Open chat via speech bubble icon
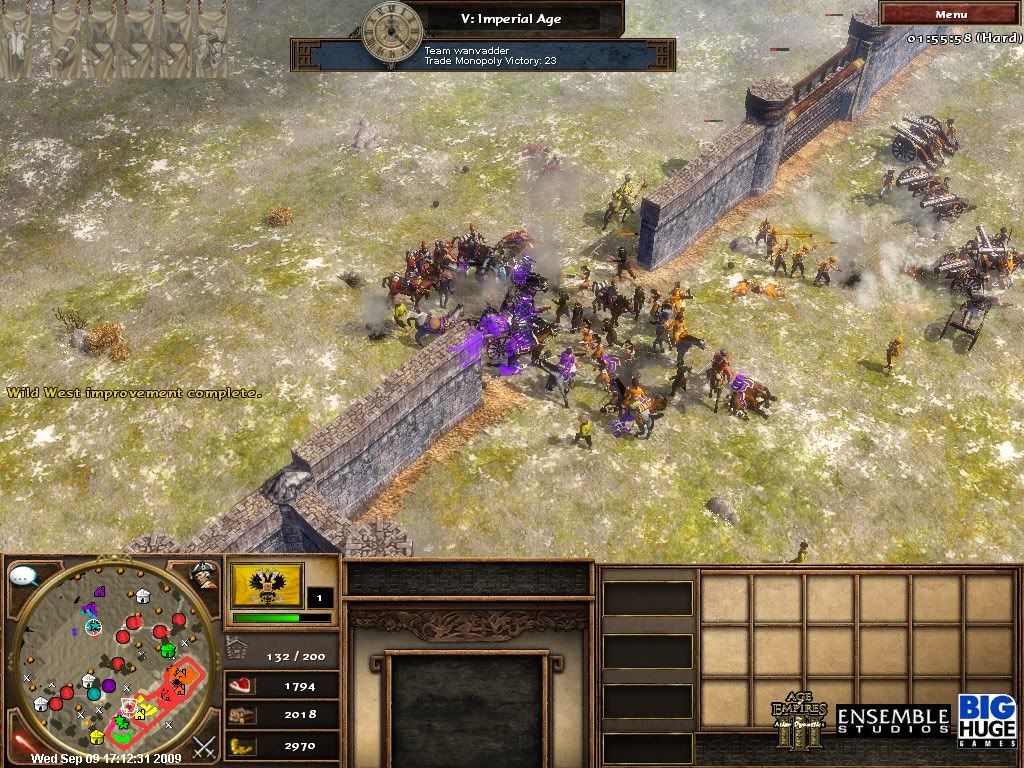This screenshot has width=1024, height=768. (x=24, y=577)
